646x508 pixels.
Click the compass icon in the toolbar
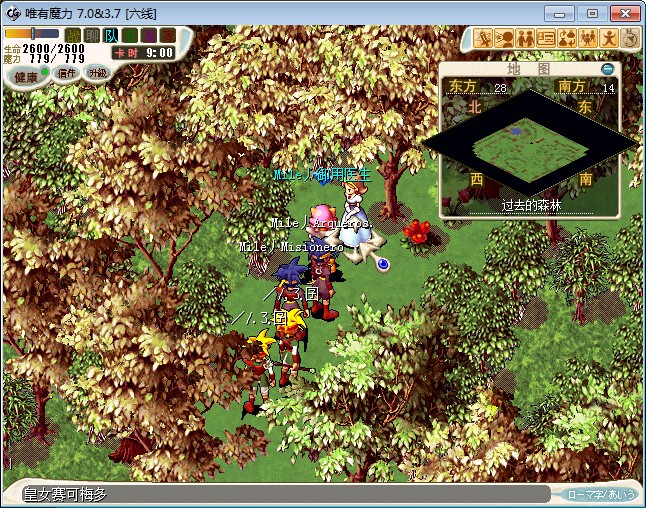(x=630, y=38)
